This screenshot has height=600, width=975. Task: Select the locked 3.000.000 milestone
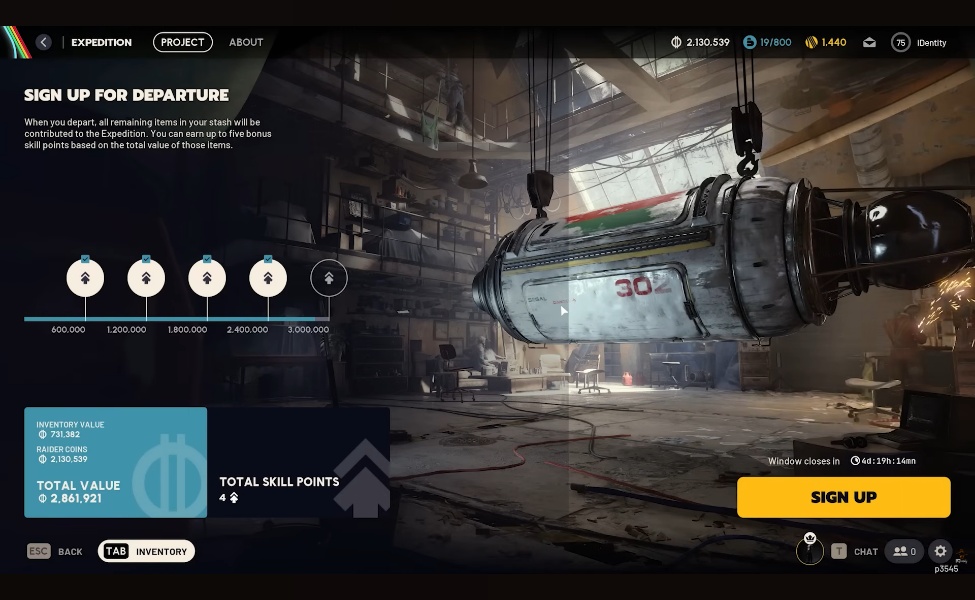pos(329,278)
